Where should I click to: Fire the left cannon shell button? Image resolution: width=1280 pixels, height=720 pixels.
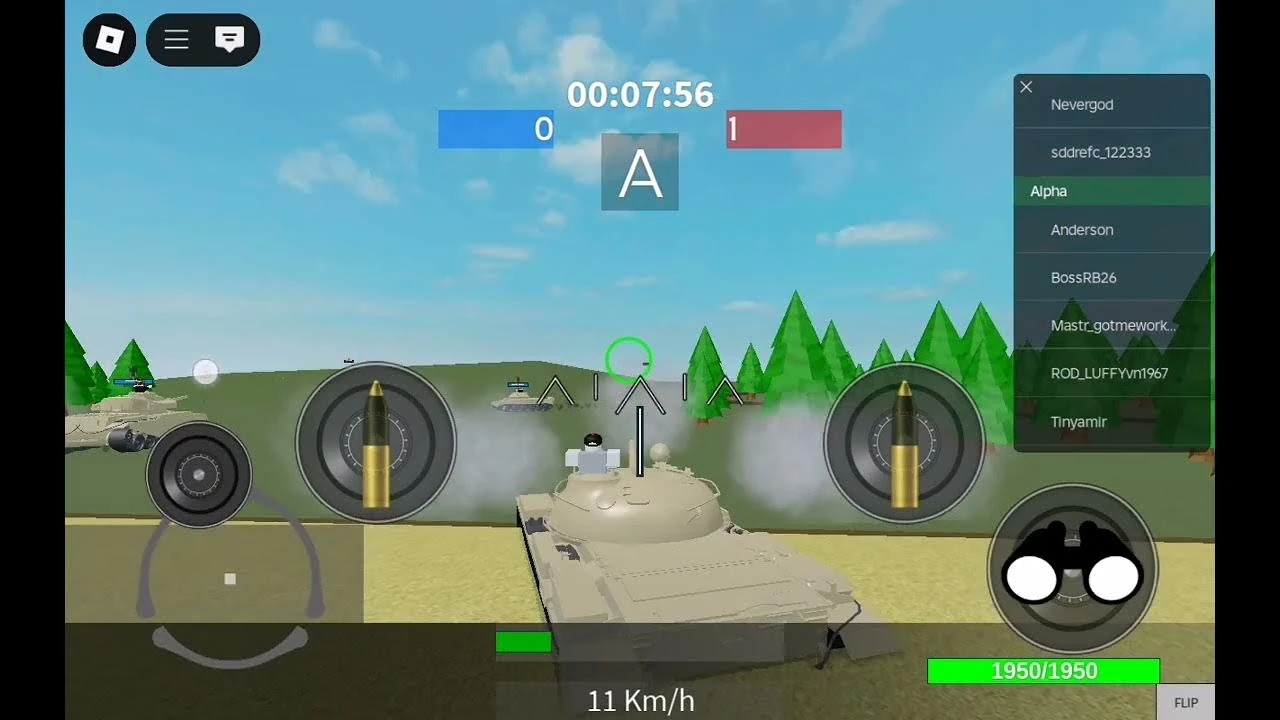tap(376, 440)
